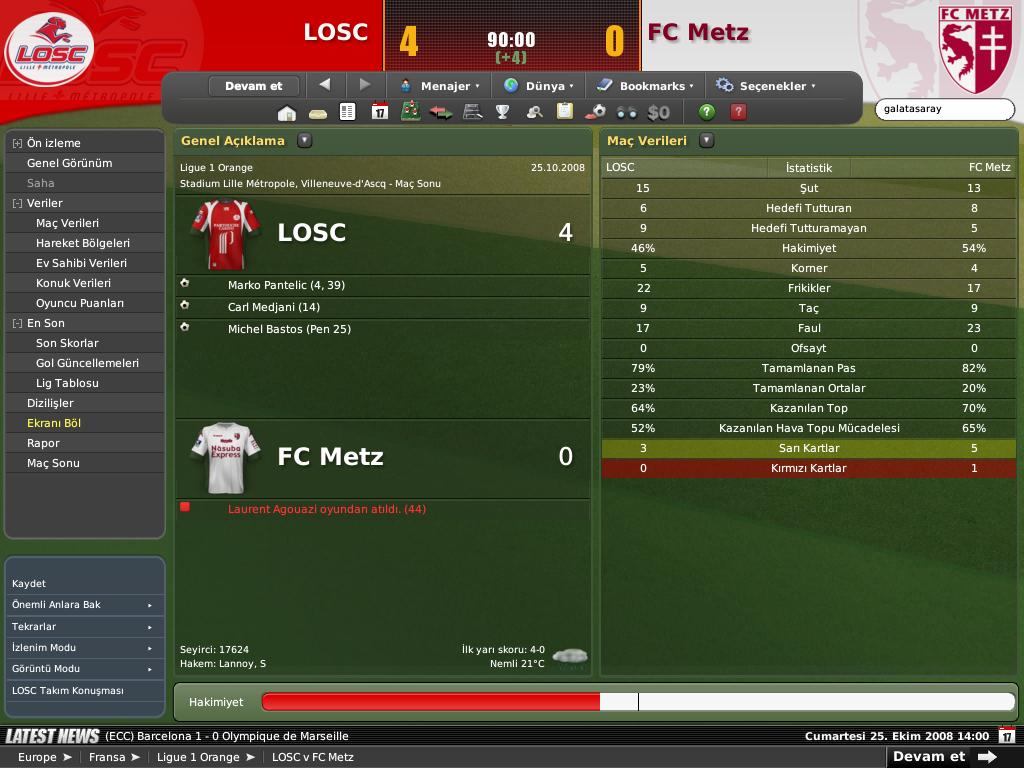1024x768 pixels.
Task: Open the Bookmarks menu
Action: tap(645, 86)
